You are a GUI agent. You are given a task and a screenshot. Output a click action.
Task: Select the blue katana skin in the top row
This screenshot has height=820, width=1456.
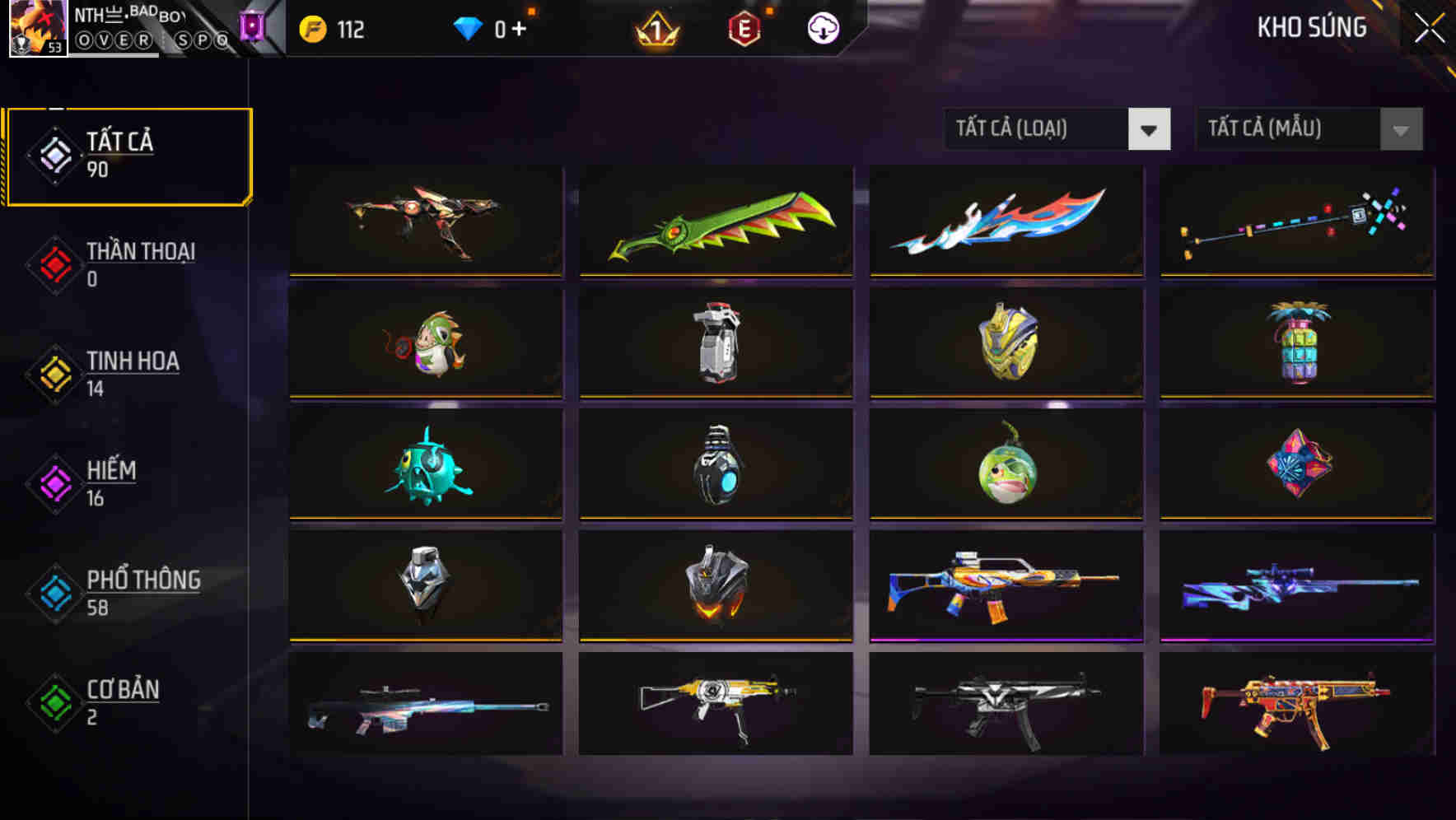tap(1006, 221)
